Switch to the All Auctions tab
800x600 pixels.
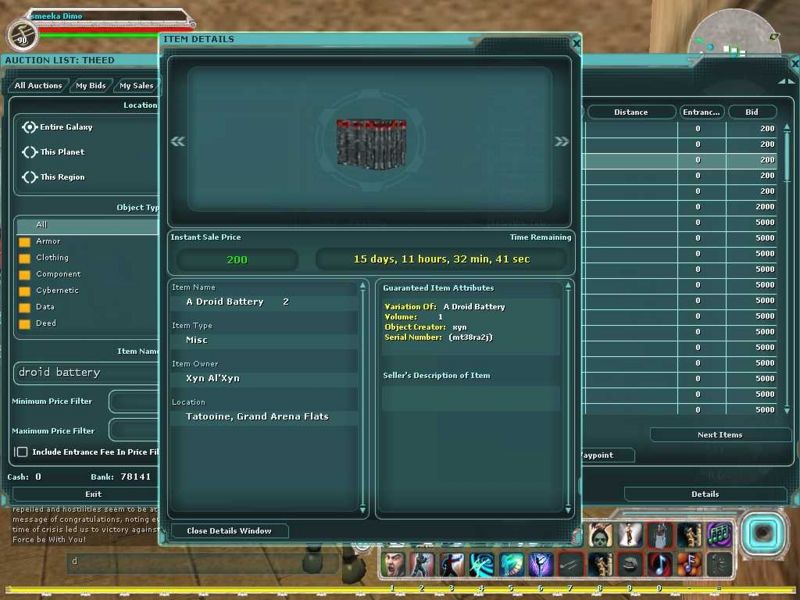coord(38,86)
